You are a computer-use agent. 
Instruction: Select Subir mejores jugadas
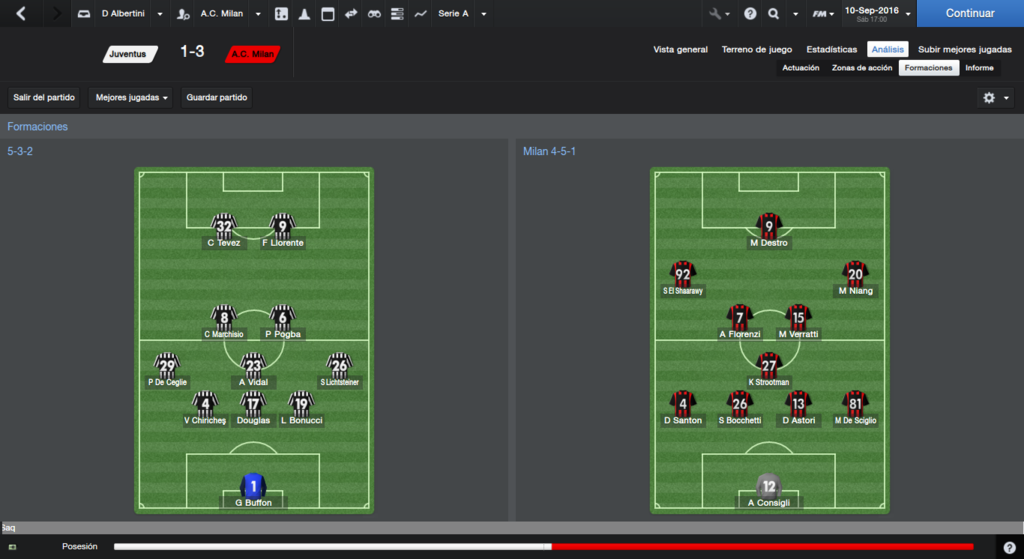point(964,49)
